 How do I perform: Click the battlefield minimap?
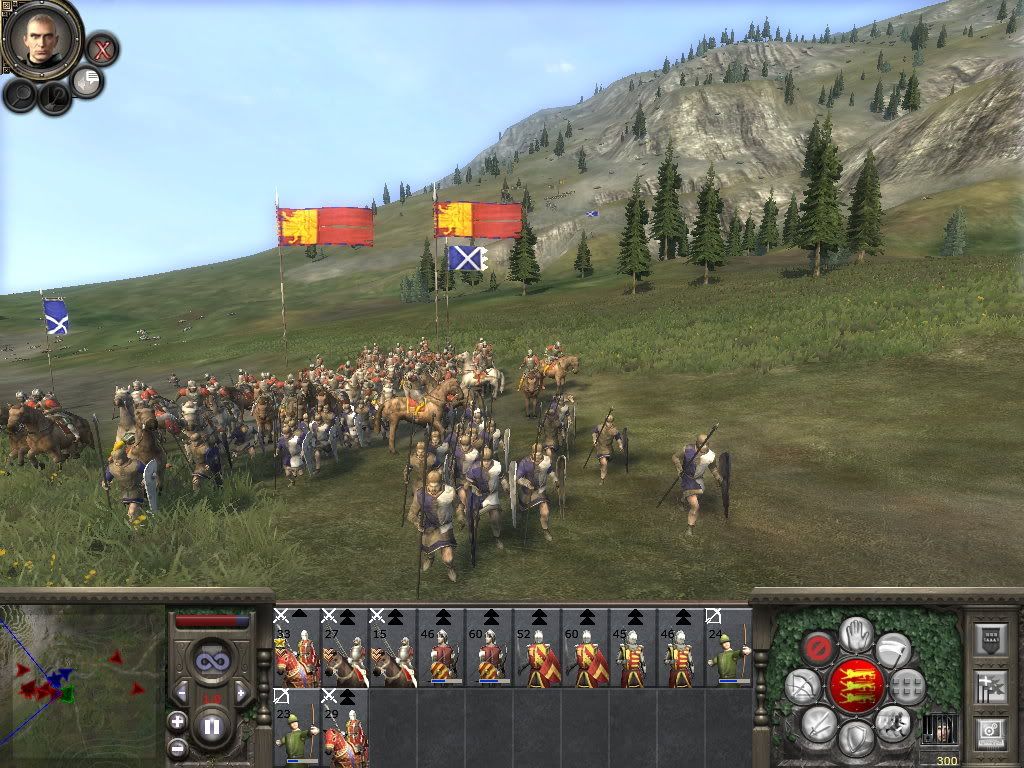(x=82, y=682)
